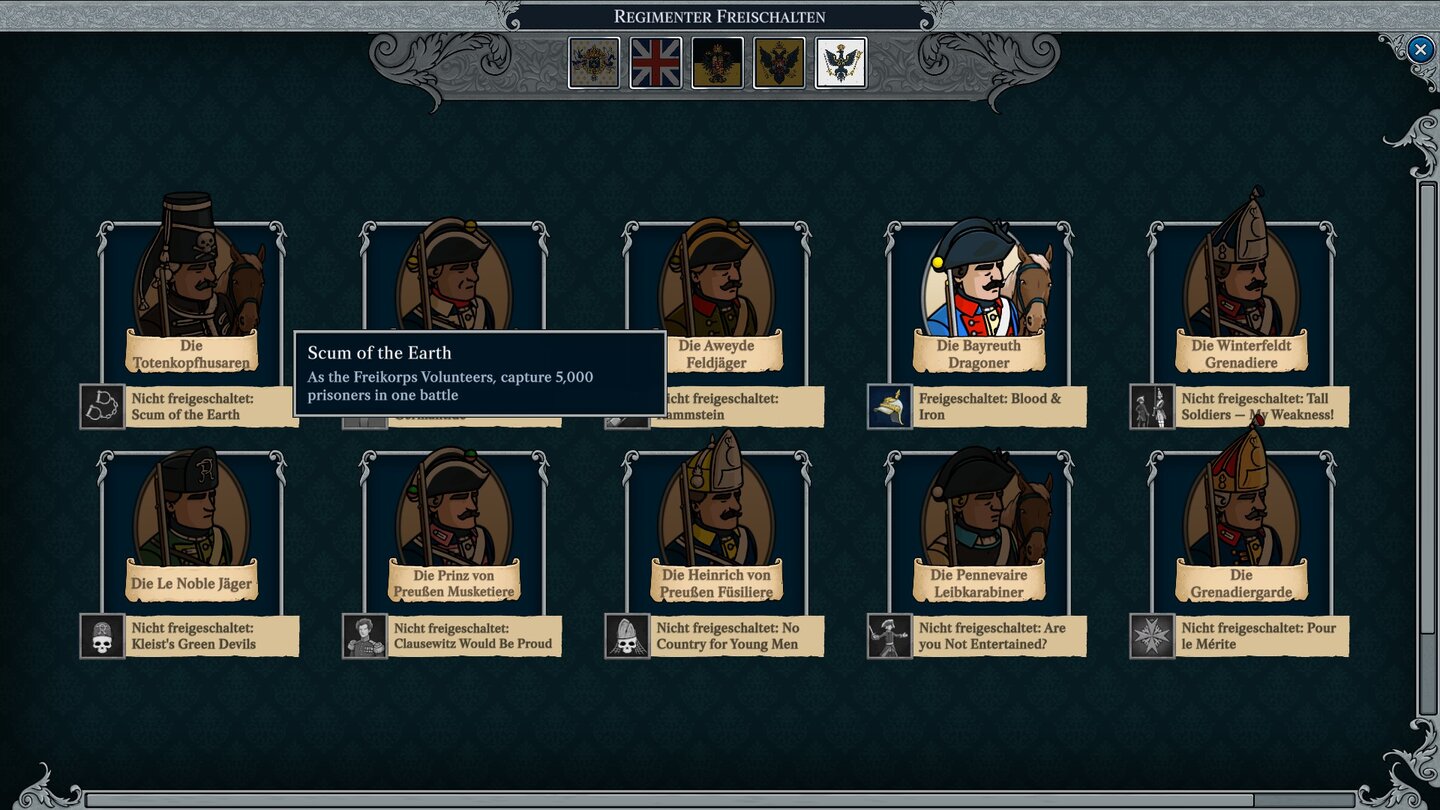This screenshot has height=810, width=1440.
Task: Close the Regimenter Freischalten screen
Action: tap(1419, 50)
